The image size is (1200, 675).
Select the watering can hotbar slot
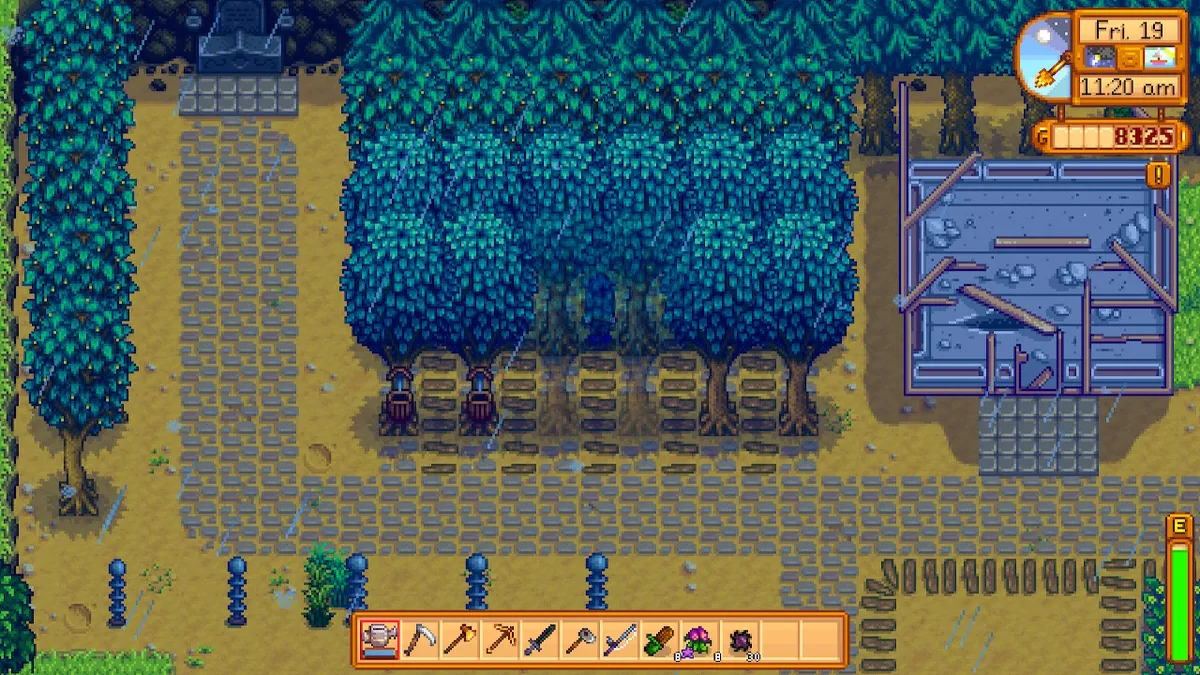click(379, 640)
